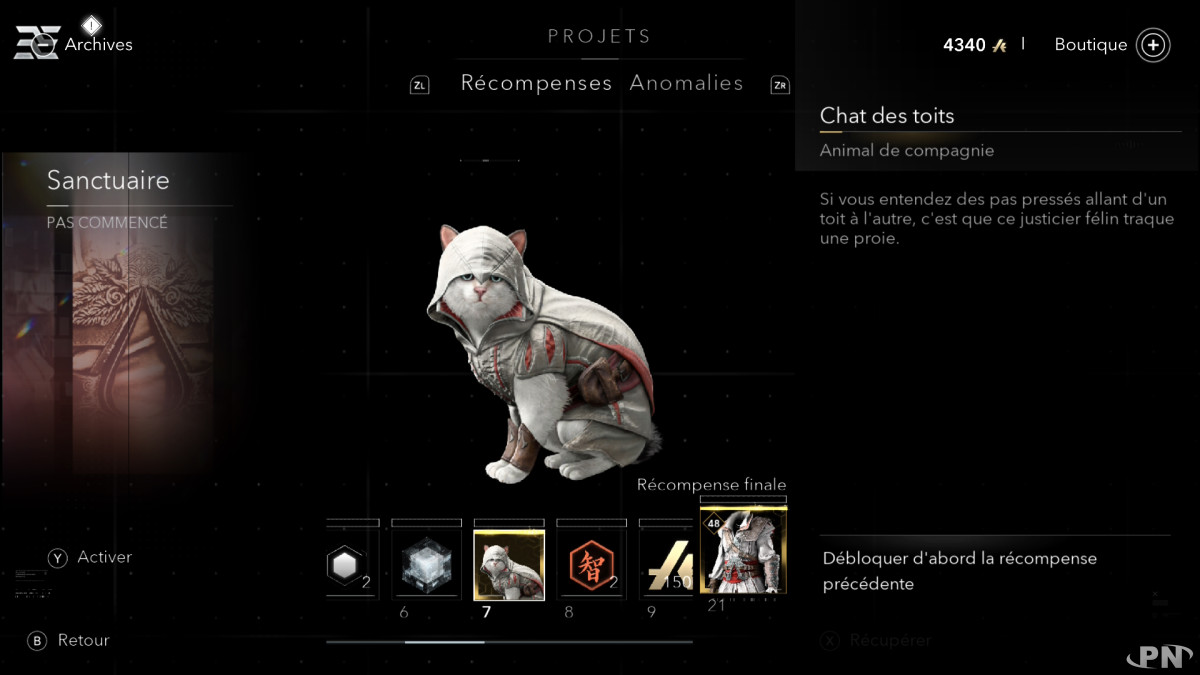Choose the ice cube reward at level 6
This screenshot has width=1200, height=675.
pos(426,565)
